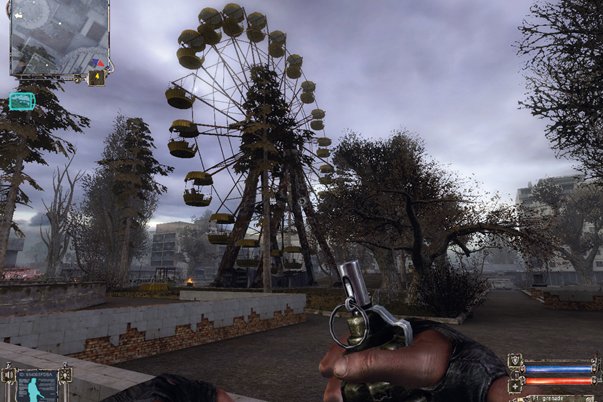Click the speaker noise indicator icon
The height and width of the screenshot is (402, 603).
(10, 377)
